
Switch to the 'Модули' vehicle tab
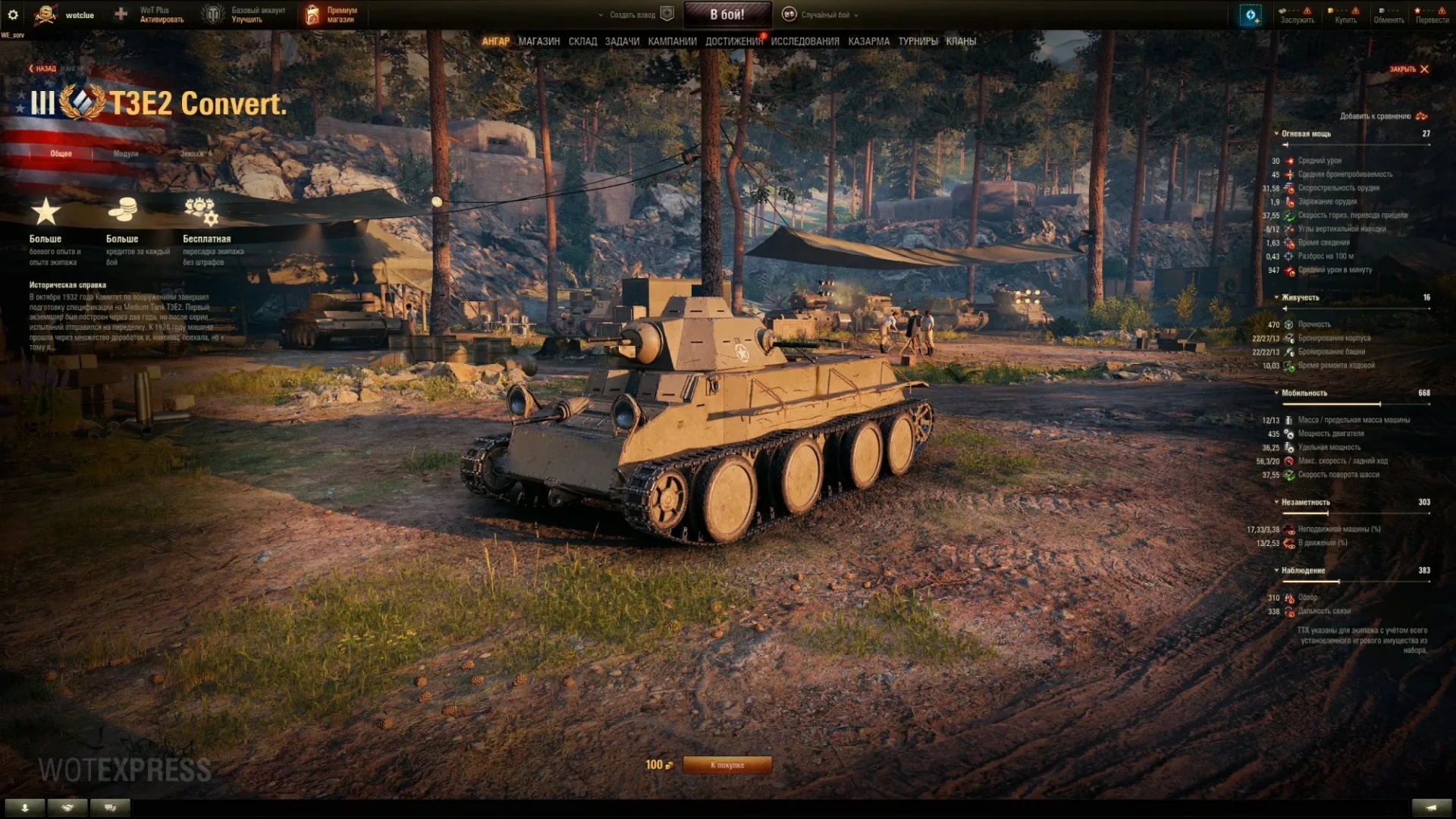(x=126, y=154)
